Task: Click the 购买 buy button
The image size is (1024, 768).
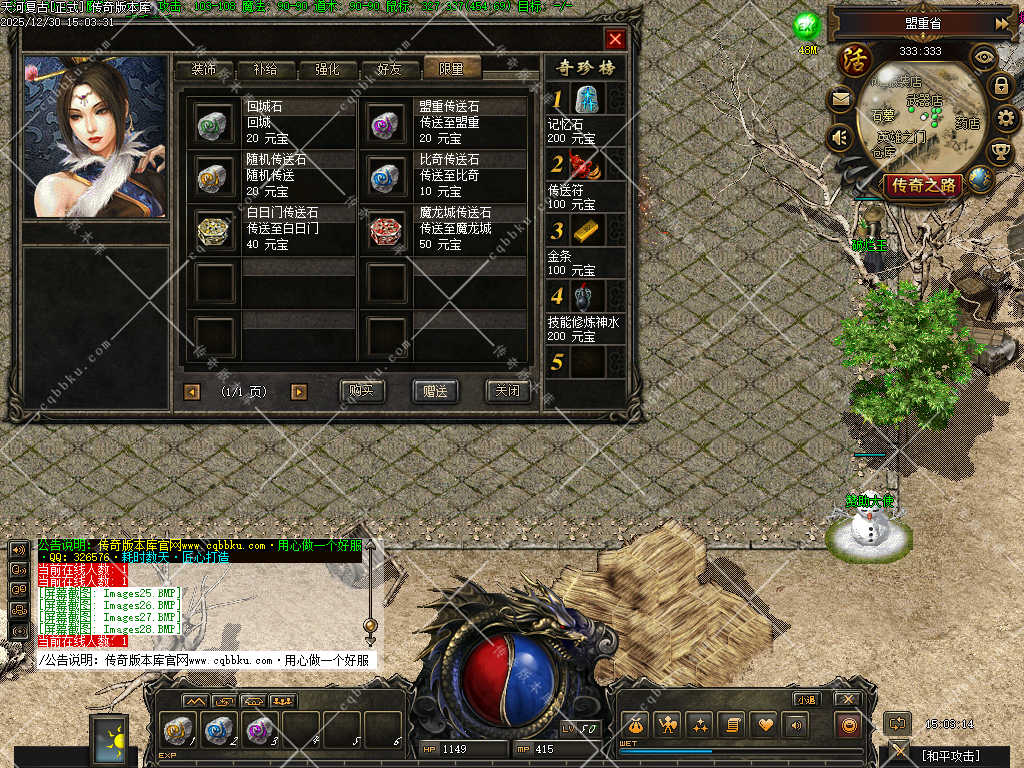Action: [362, 391]
